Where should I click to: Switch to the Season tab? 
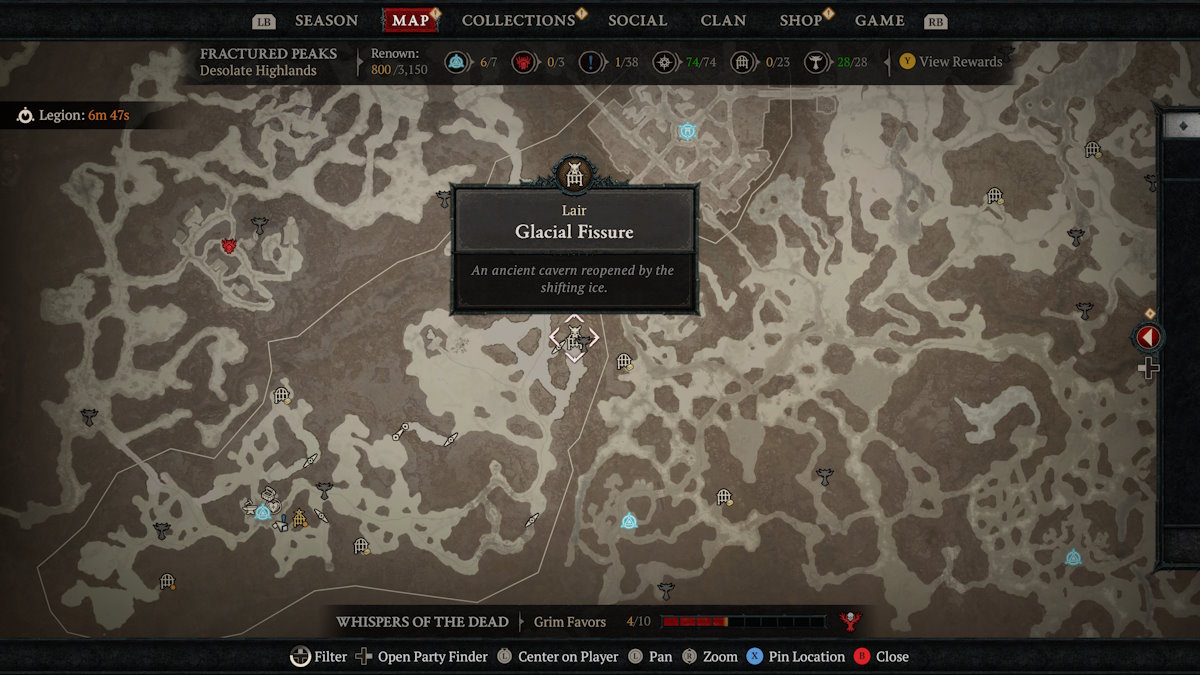point(326,20)
